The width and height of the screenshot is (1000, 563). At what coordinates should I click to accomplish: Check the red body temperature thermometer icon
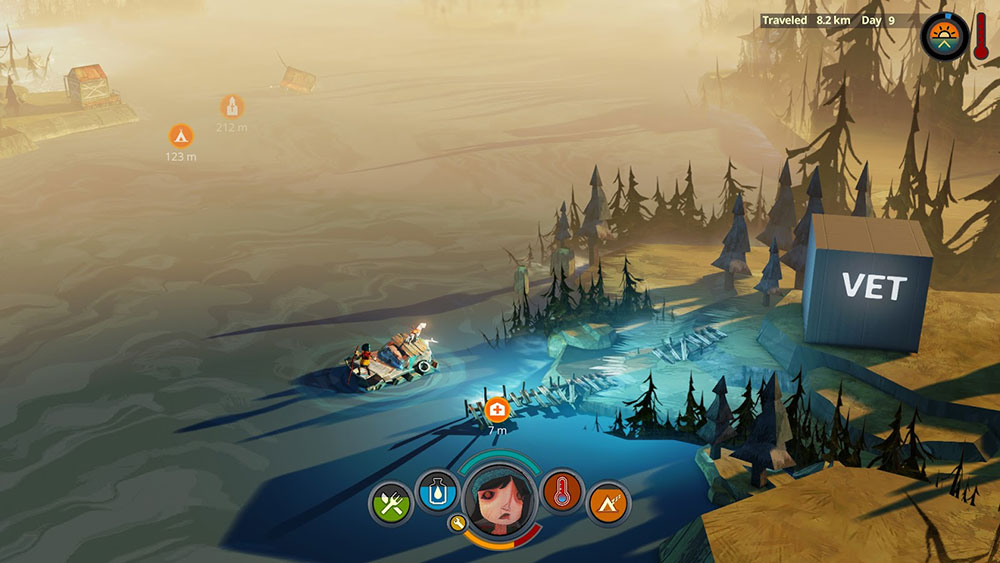click(562, 491)
